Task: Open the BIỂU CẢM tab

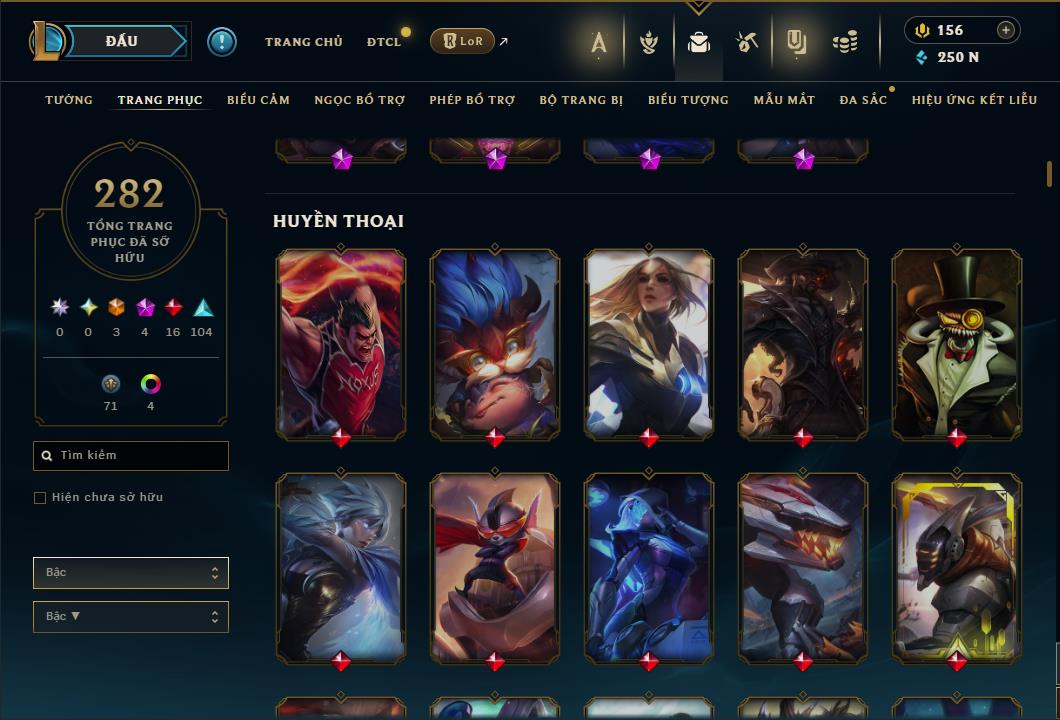Action: point(258,100)
